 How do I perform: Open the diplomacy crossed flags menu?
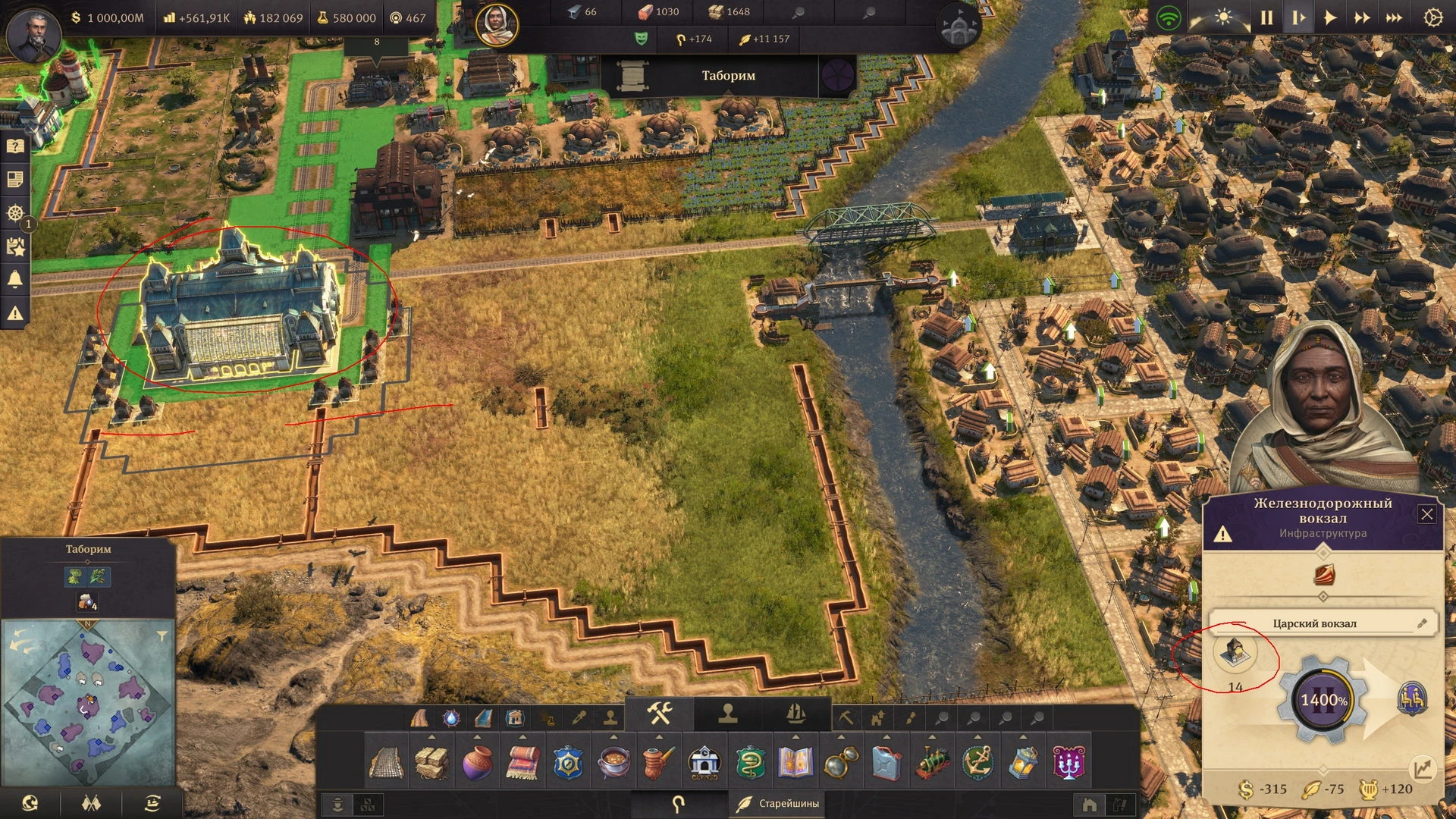pos(91,802)
